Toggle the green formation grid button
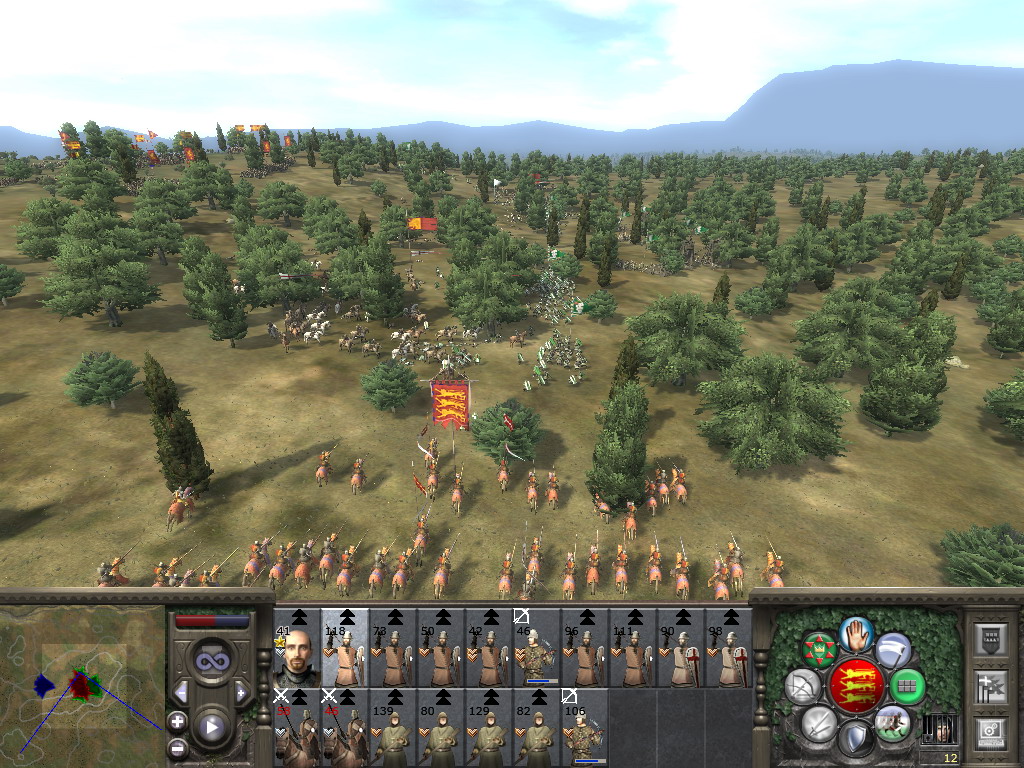This screenshot has height=768, width=1024. click(907, 687)
